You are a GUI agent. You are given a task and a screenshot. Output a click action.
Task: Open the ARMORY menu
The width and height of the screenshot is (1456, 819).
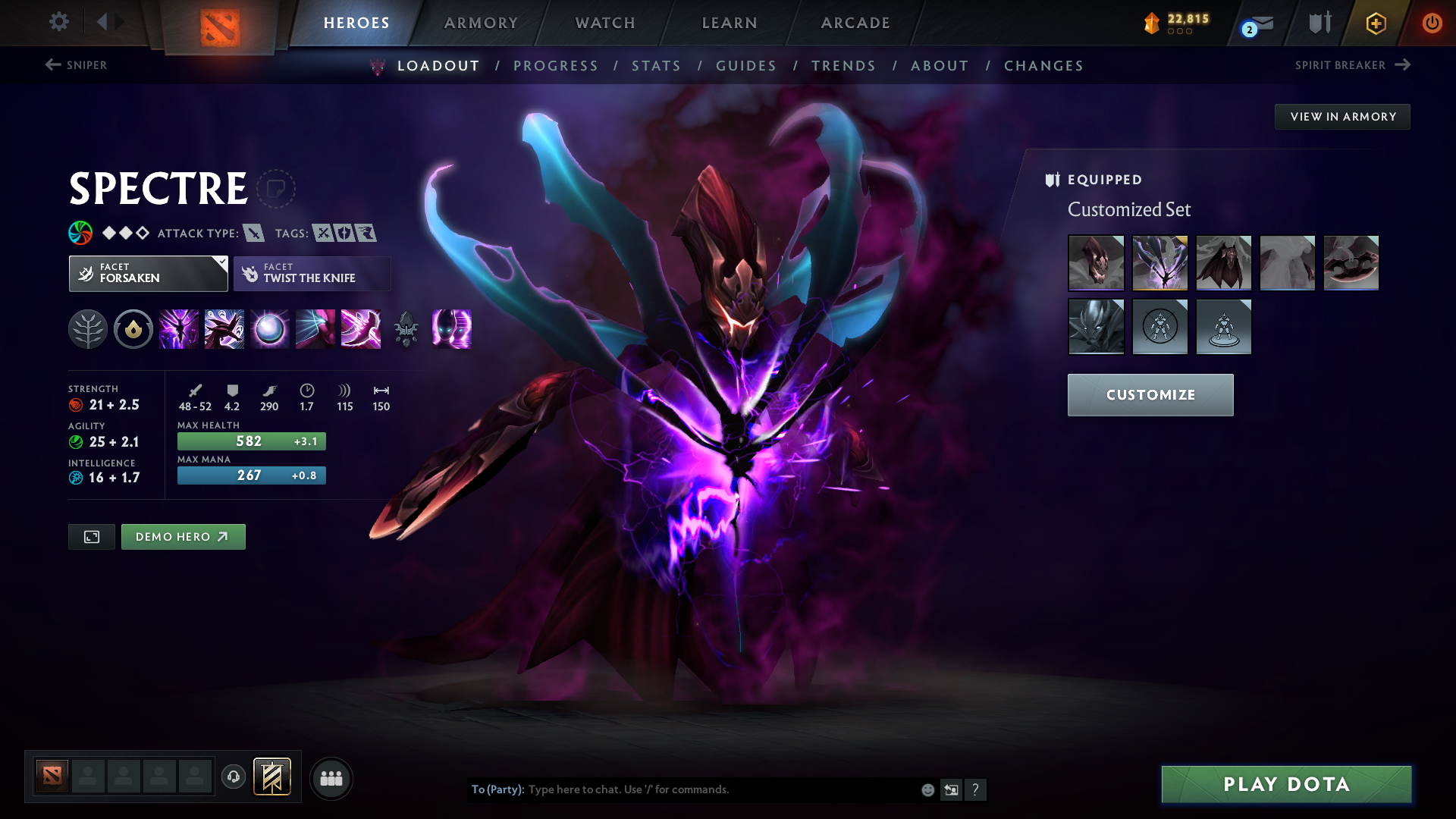point(480,23)
